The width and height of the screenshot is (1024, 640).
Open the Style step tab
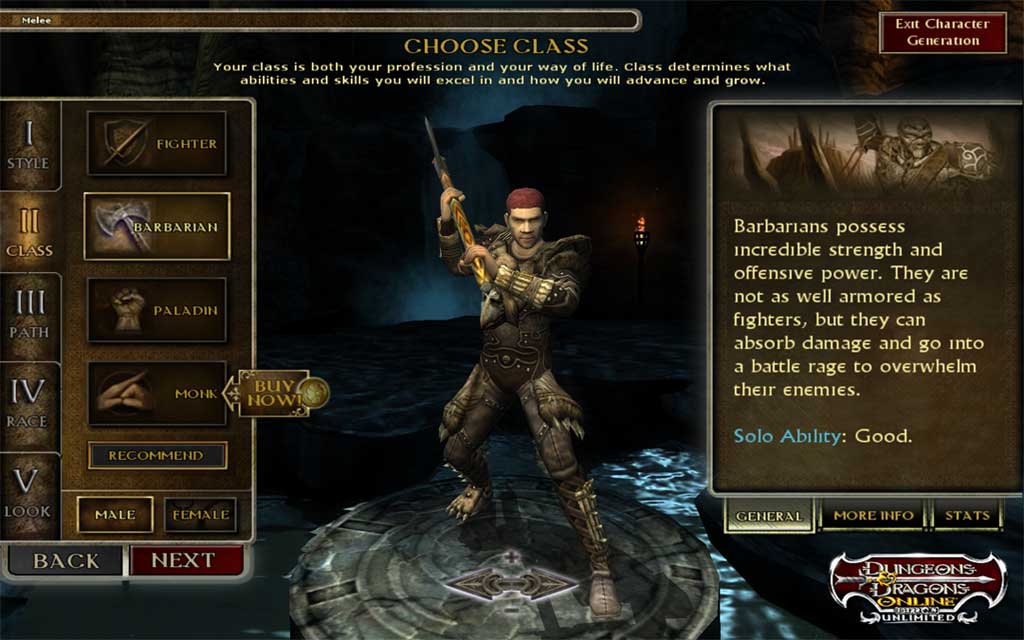(28, 145)
